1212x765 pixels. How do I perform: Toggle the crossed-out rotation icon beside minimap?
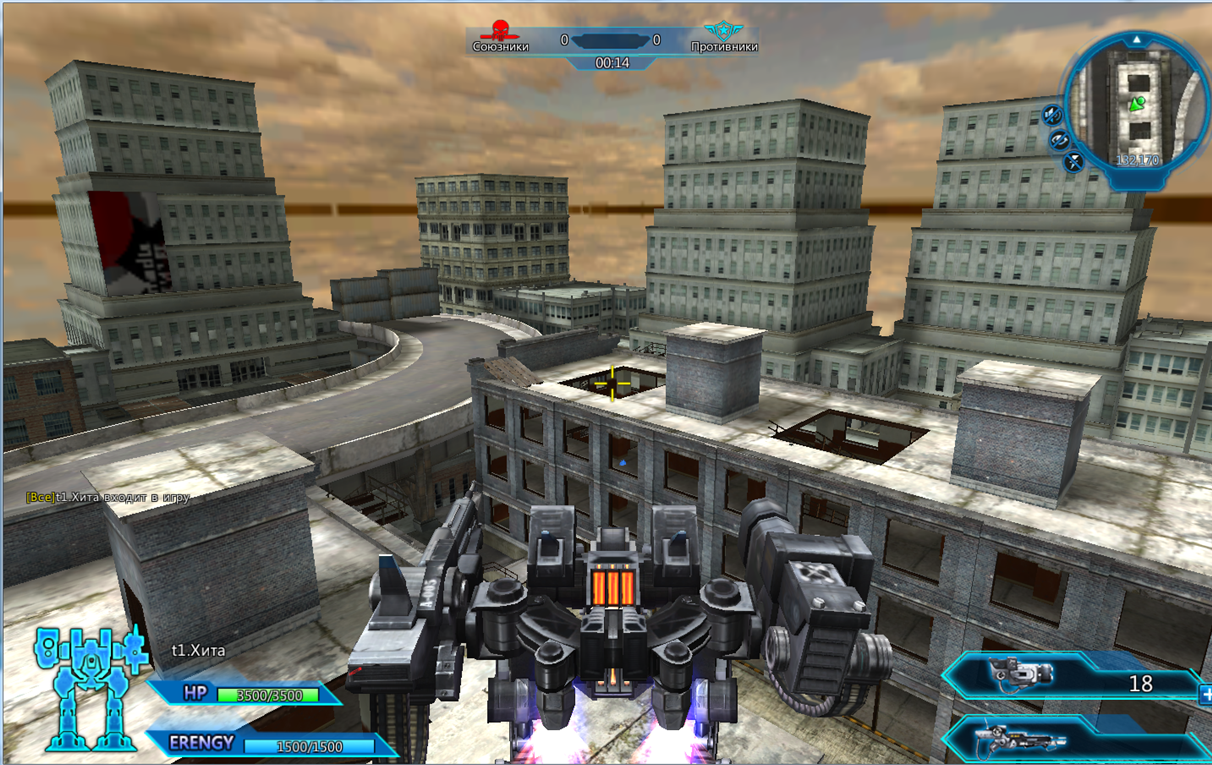(x=1061, y=140)
